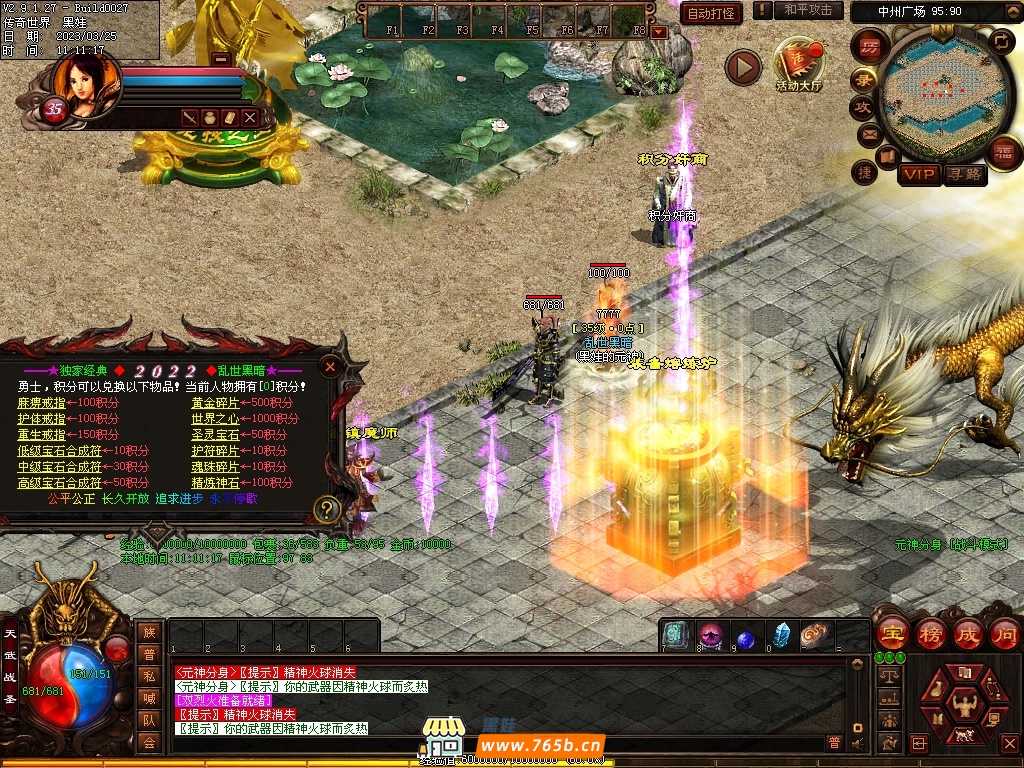Switch to the 私 private chat channel

[149, 676]
